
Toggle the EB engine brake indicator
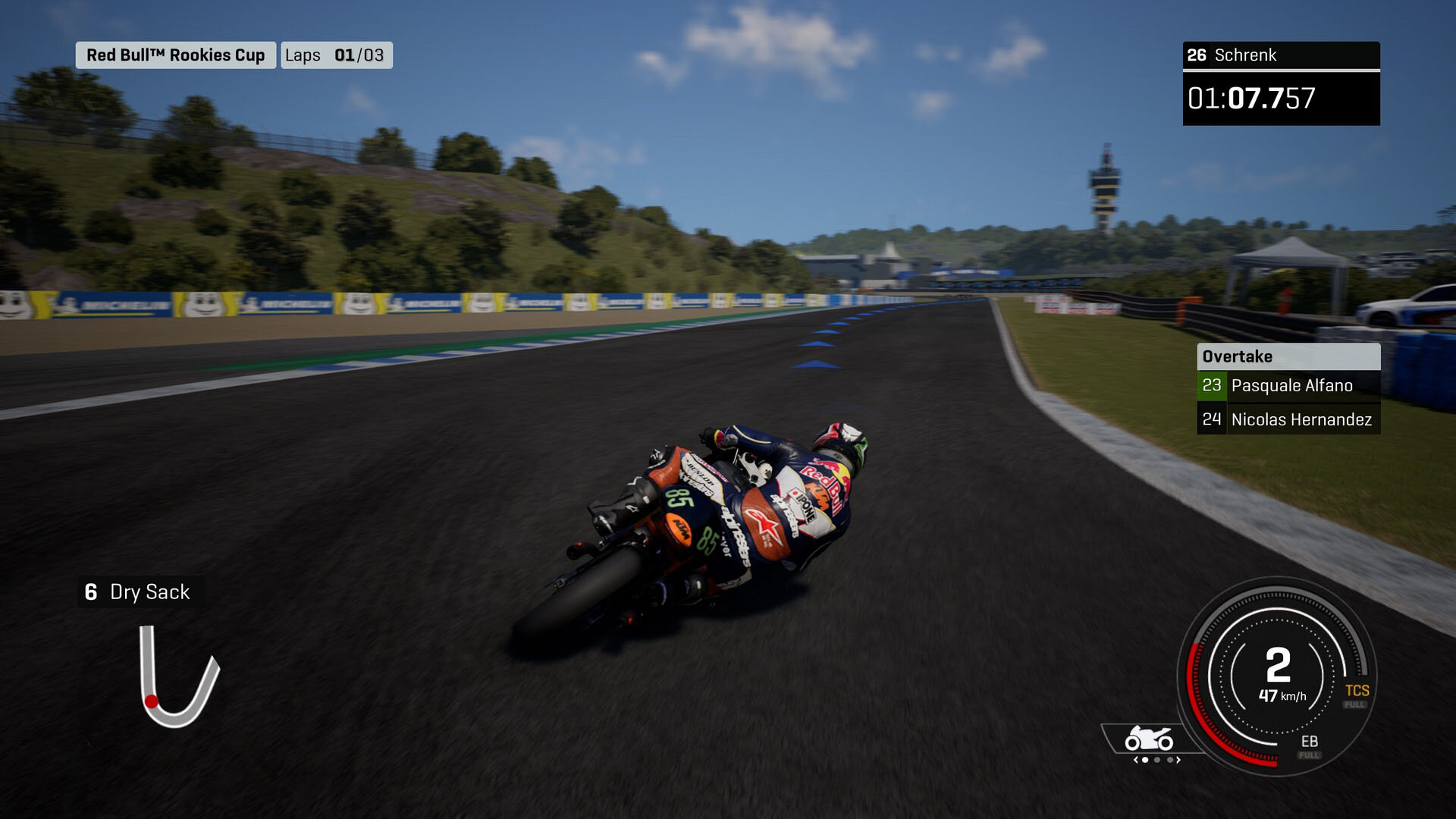point(1309,742)
